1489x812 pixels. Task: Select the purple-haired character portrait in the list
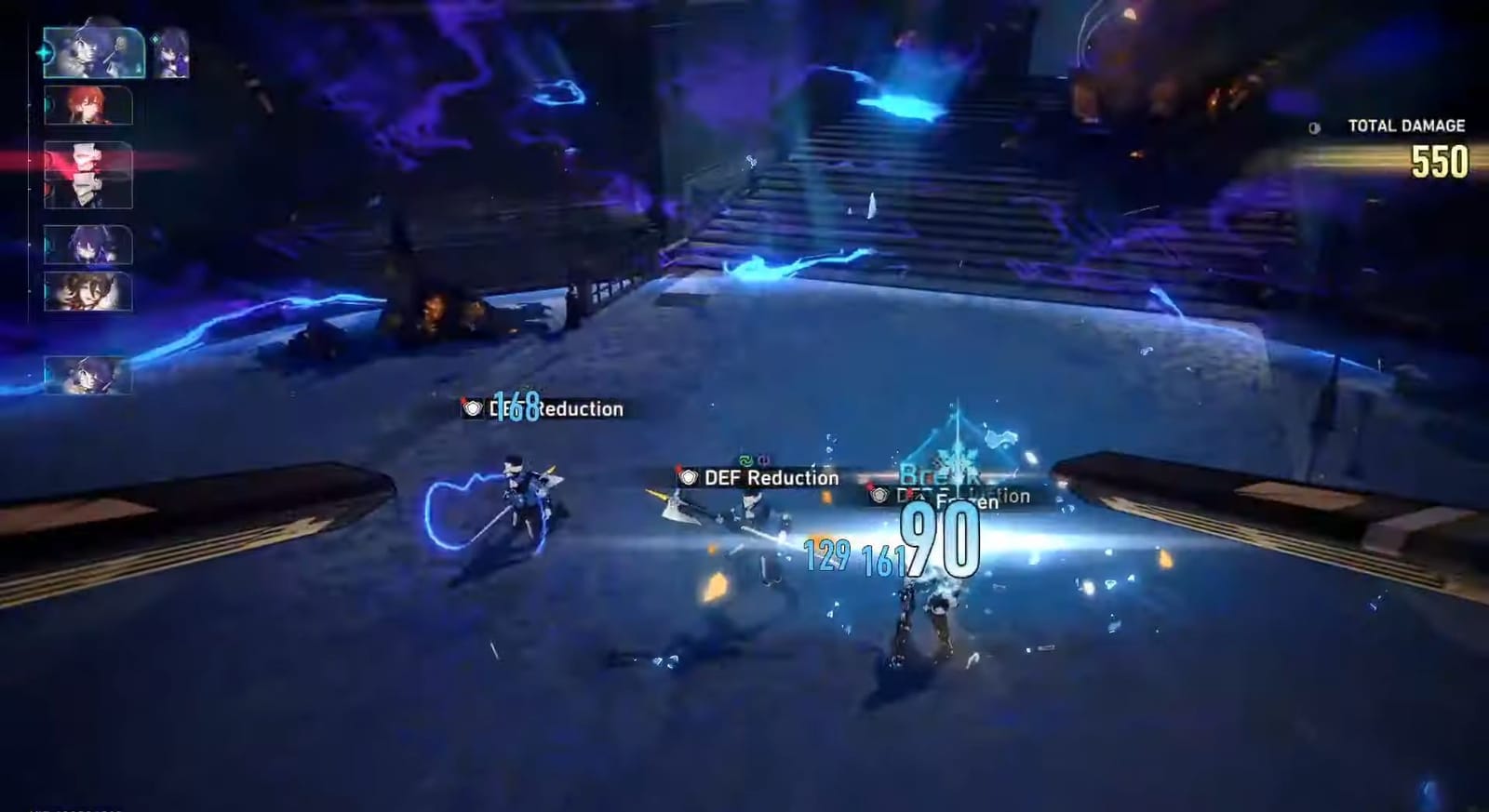coord(87,245)
